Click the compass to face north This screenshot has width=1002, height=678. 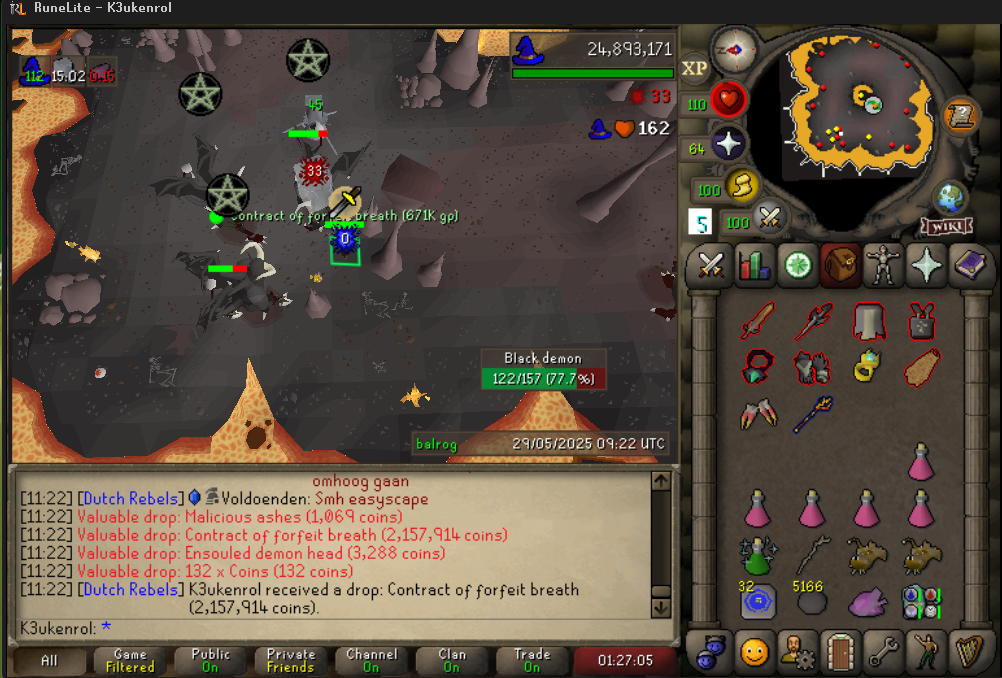tap(733, 49)
